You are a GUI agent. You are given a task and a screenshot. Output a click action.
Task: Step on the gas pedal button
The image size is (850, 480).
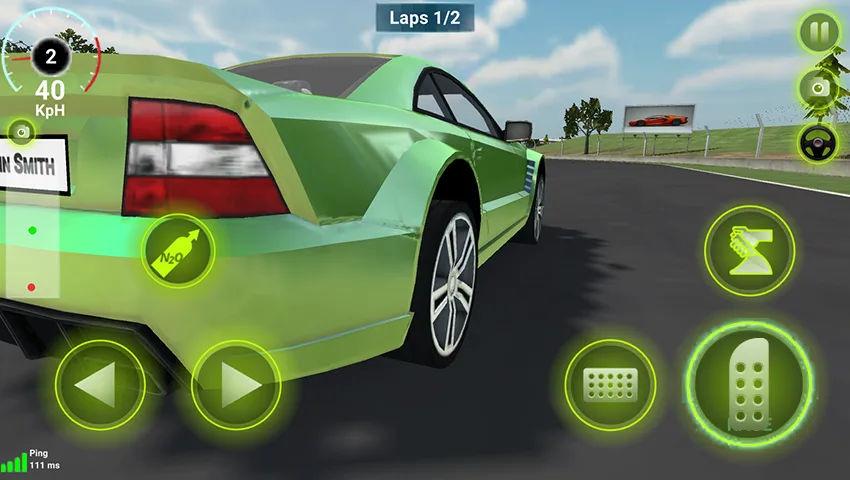pos(748,385)
